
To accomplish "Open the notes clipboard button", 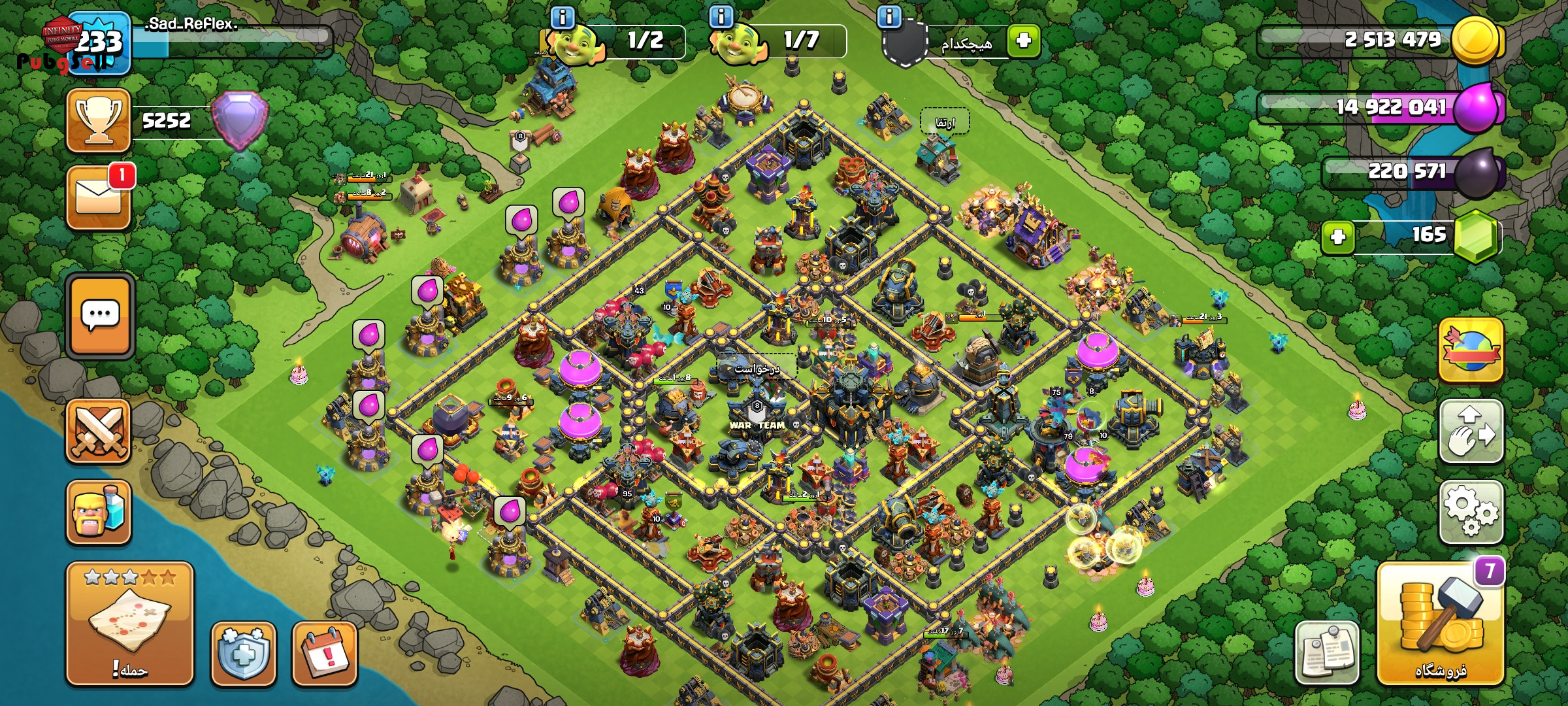I will (x=1327, y=653).
